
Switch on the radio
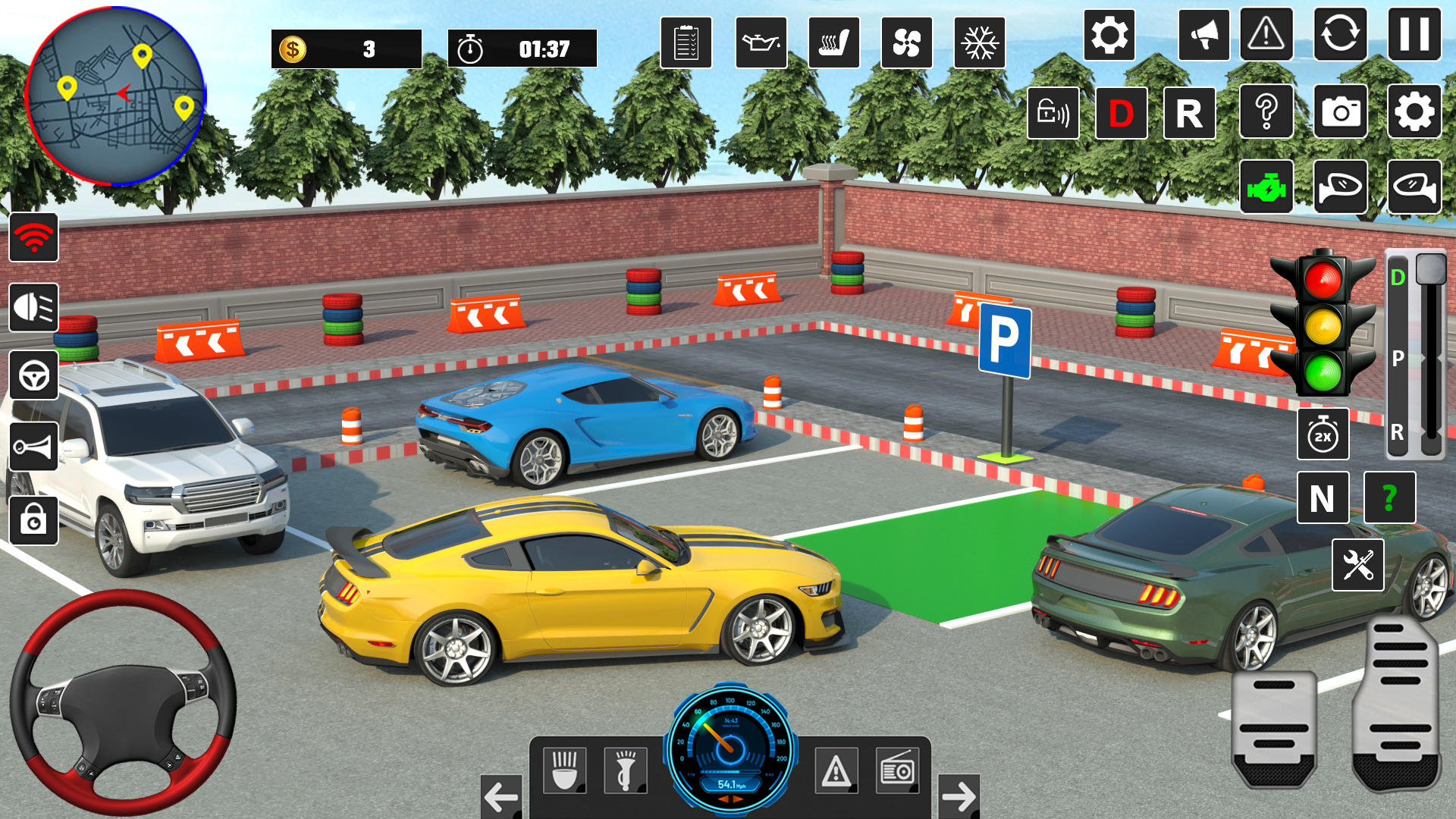897,770
